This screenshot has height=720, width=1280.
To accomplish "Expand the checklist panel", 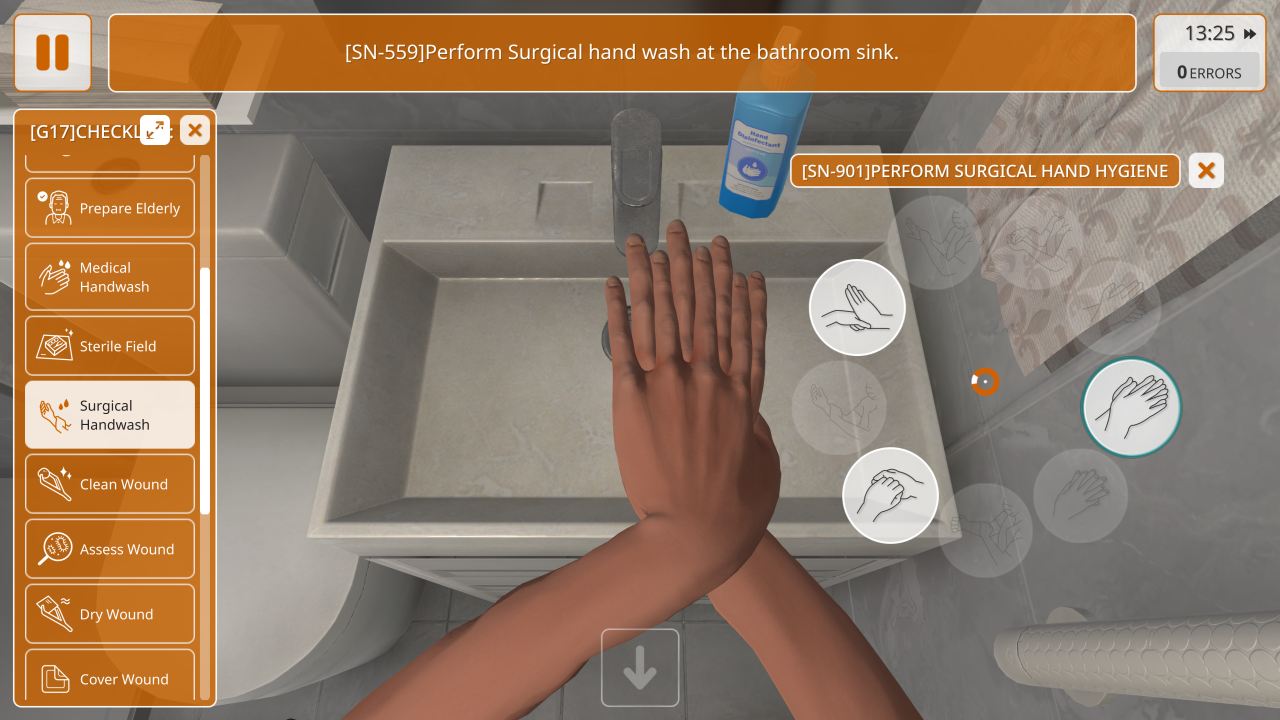I will point(155,129).
